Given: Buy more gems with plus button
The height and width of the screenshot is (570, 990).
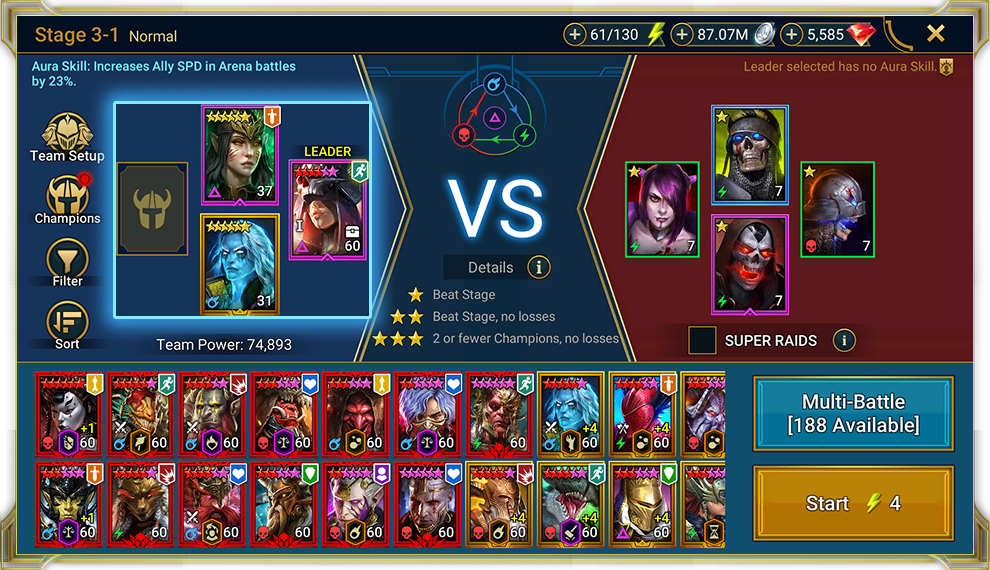Looking at the screenshot, I should 792,35.
